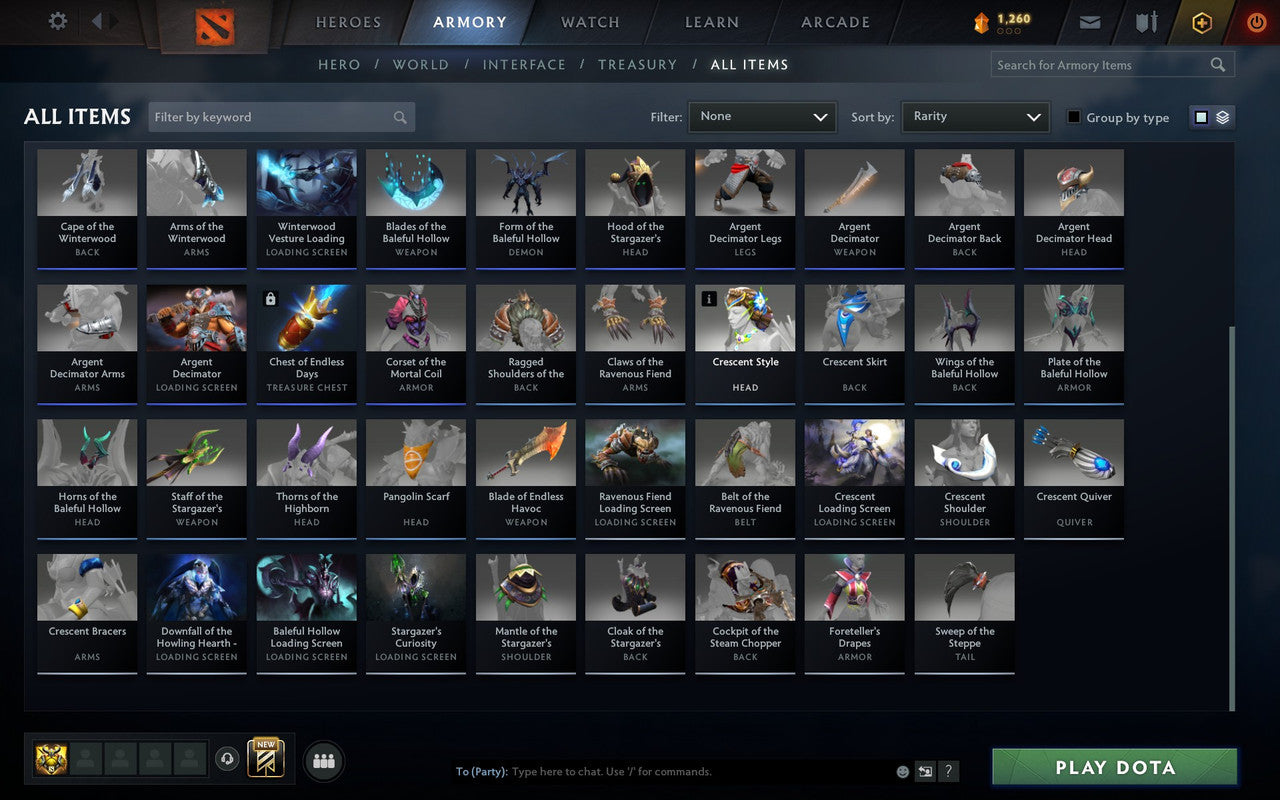This screenshot has width=1280, height=800.
Task: Open the TREASURY section
Action: (637, 64)
